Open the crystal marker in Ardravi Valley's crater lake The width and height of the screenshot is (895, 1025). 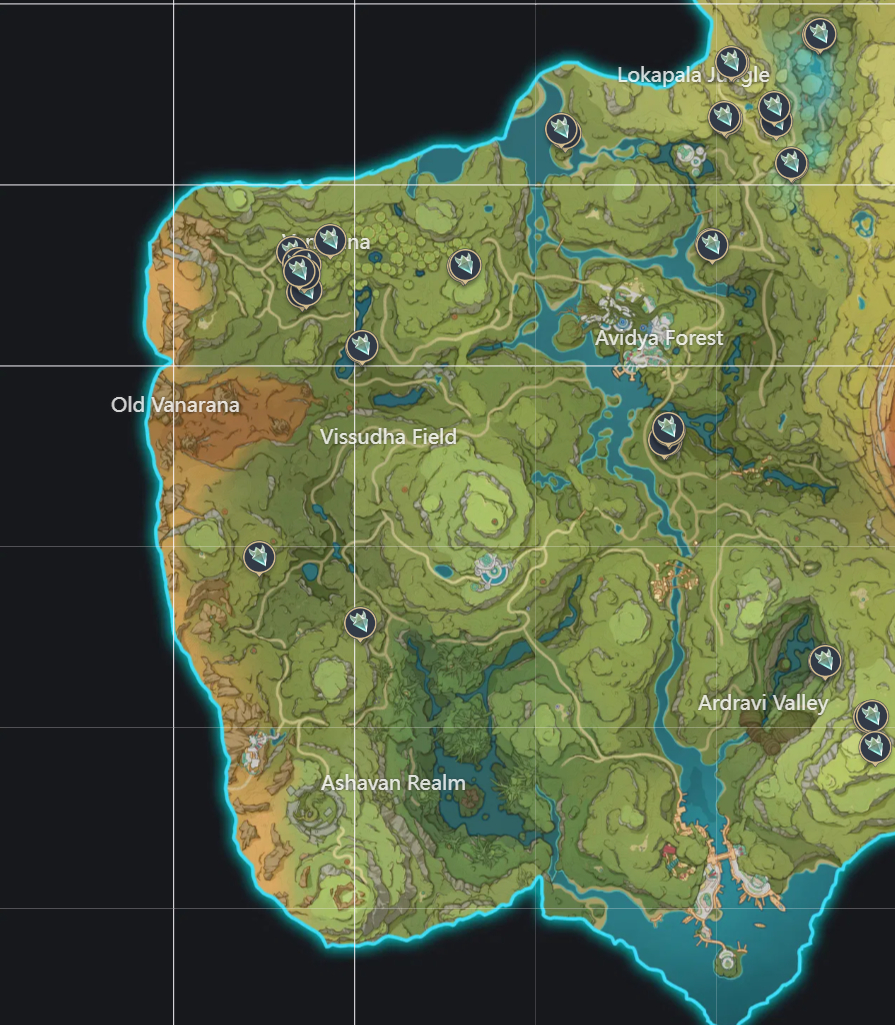pyautogui.click(x=824, y=660)
